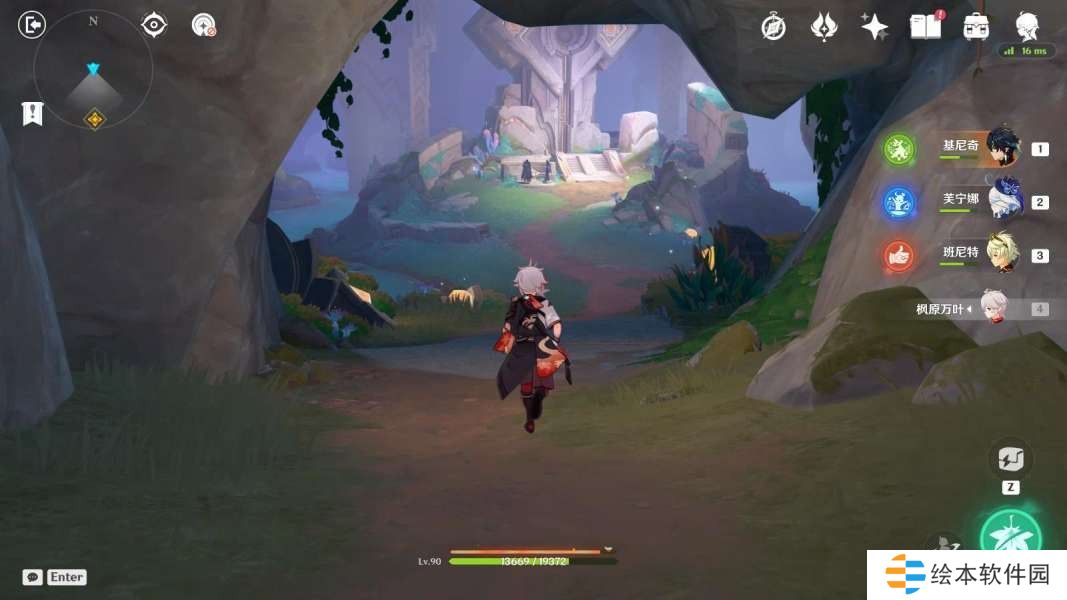The width and height of the screenshot is (1067, 600).
Task: Open the quest log bookmark icon
Action: [33, 114]
